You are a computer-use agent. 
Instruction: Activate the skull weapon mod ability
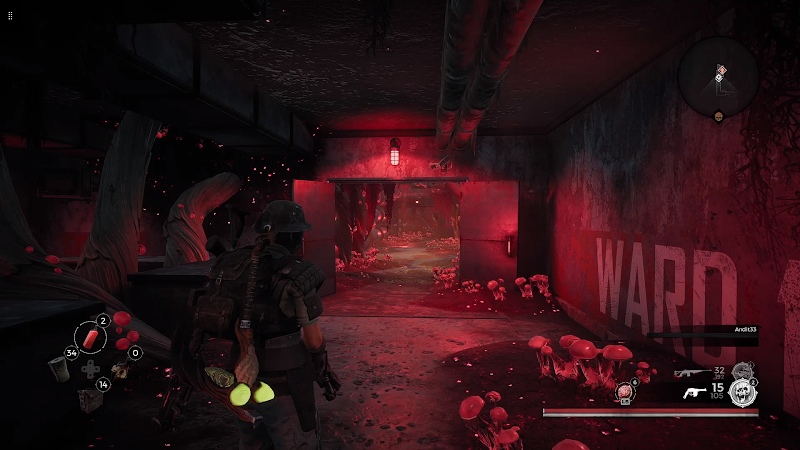click(x=741, y=391)
